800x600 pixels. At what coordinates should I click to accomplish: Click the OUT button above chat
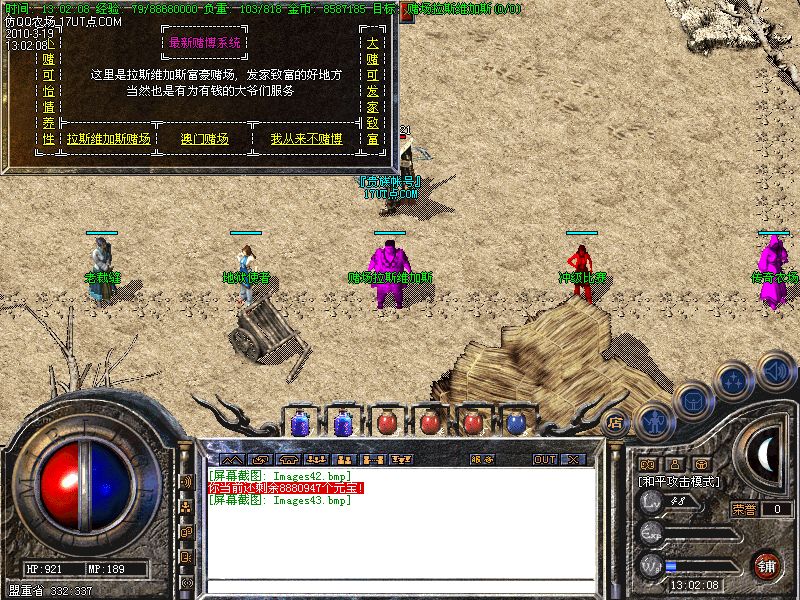pos(545,459)
